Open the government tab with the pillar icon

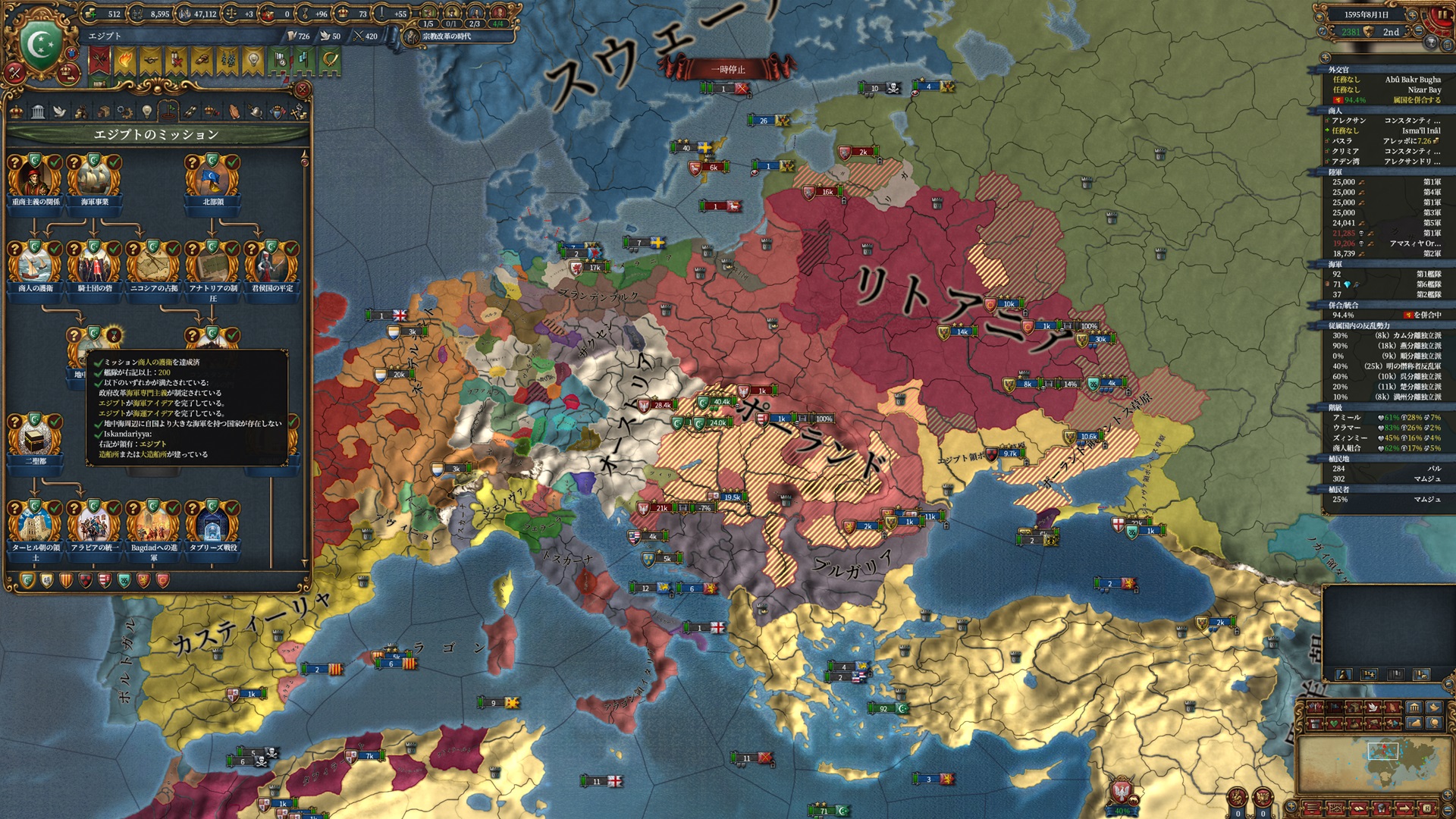(x=38, y=112)
